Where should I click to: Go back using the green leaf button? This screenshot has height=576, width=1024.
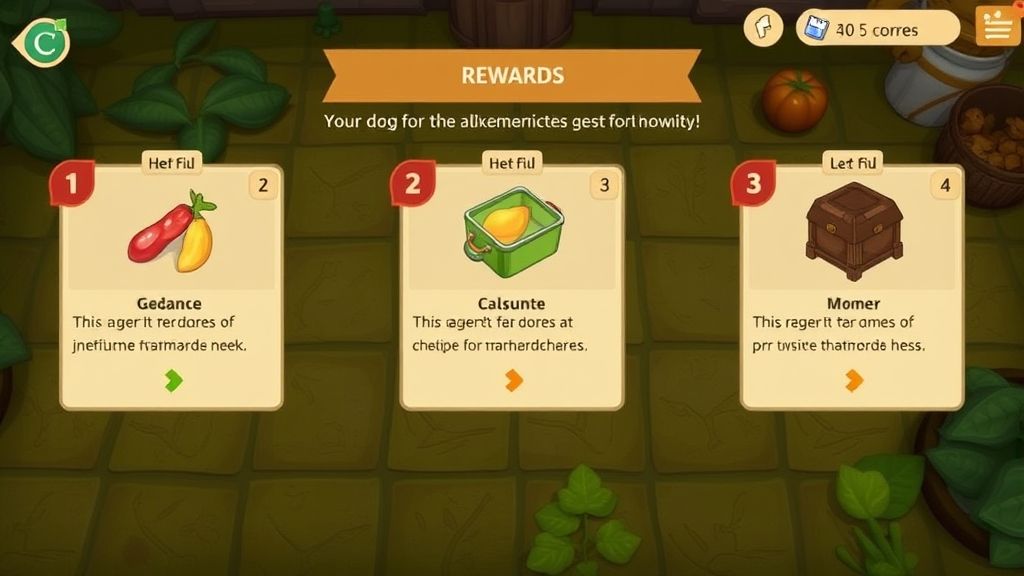click(x=40, y=43)
